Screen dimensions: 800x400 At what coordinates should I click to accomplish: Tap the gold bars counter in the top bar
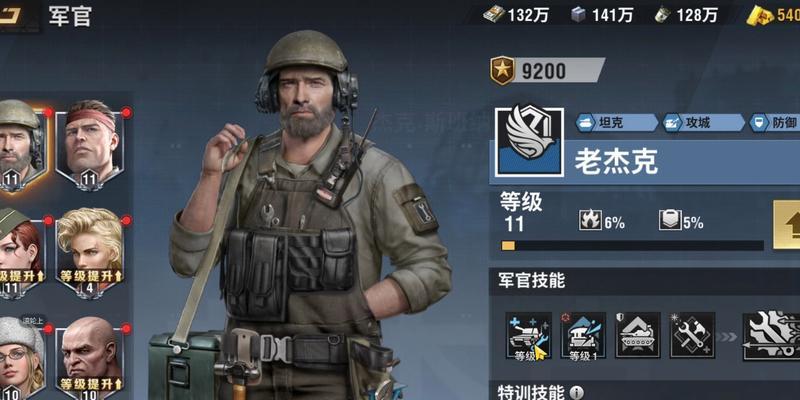point(774,14)
